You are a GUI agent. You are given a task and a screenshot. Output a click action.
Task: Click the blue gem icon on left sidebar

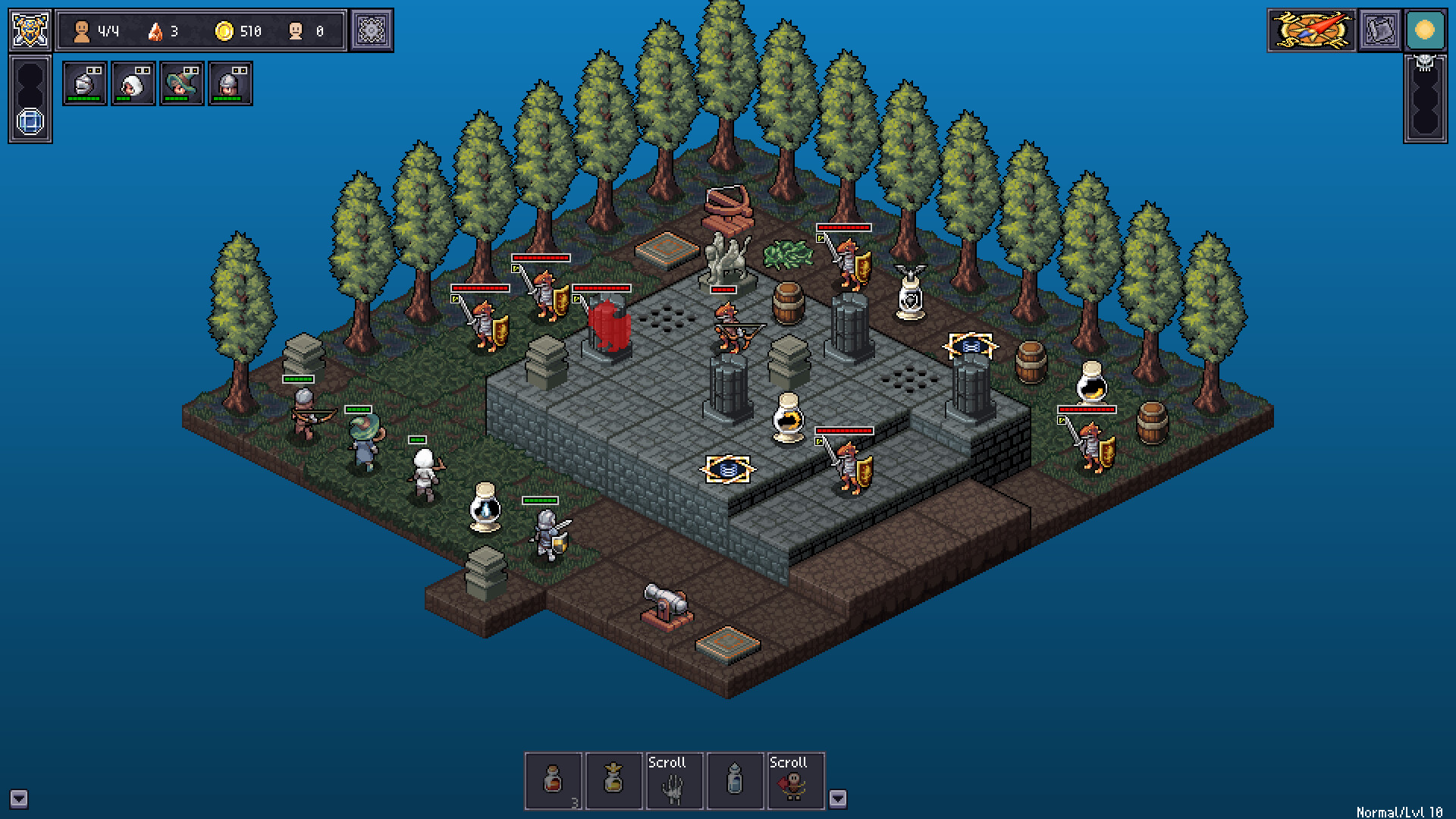pos(30,121)
